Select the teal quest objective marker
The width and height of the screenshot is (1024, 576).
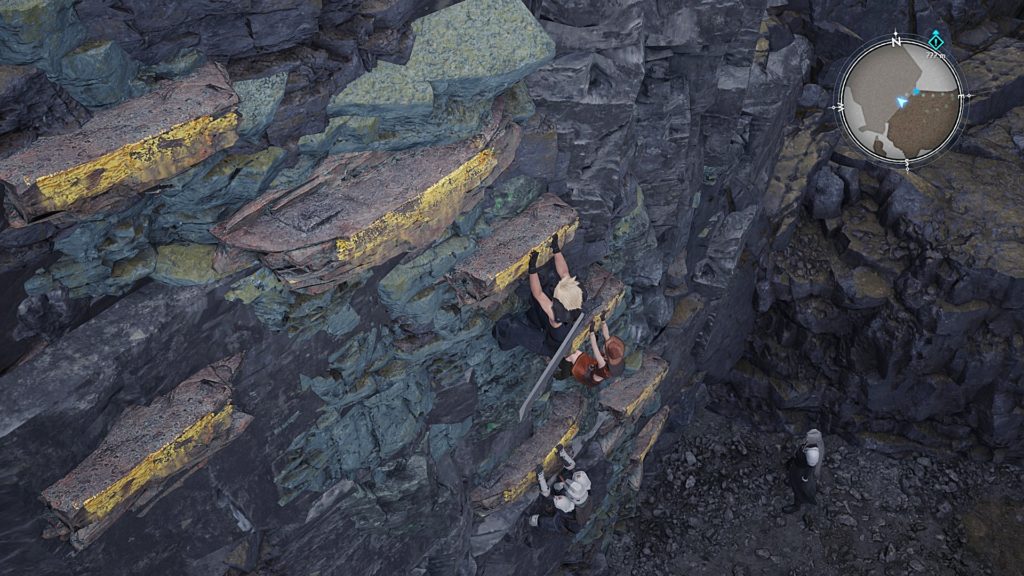click(x=935, y=41)
